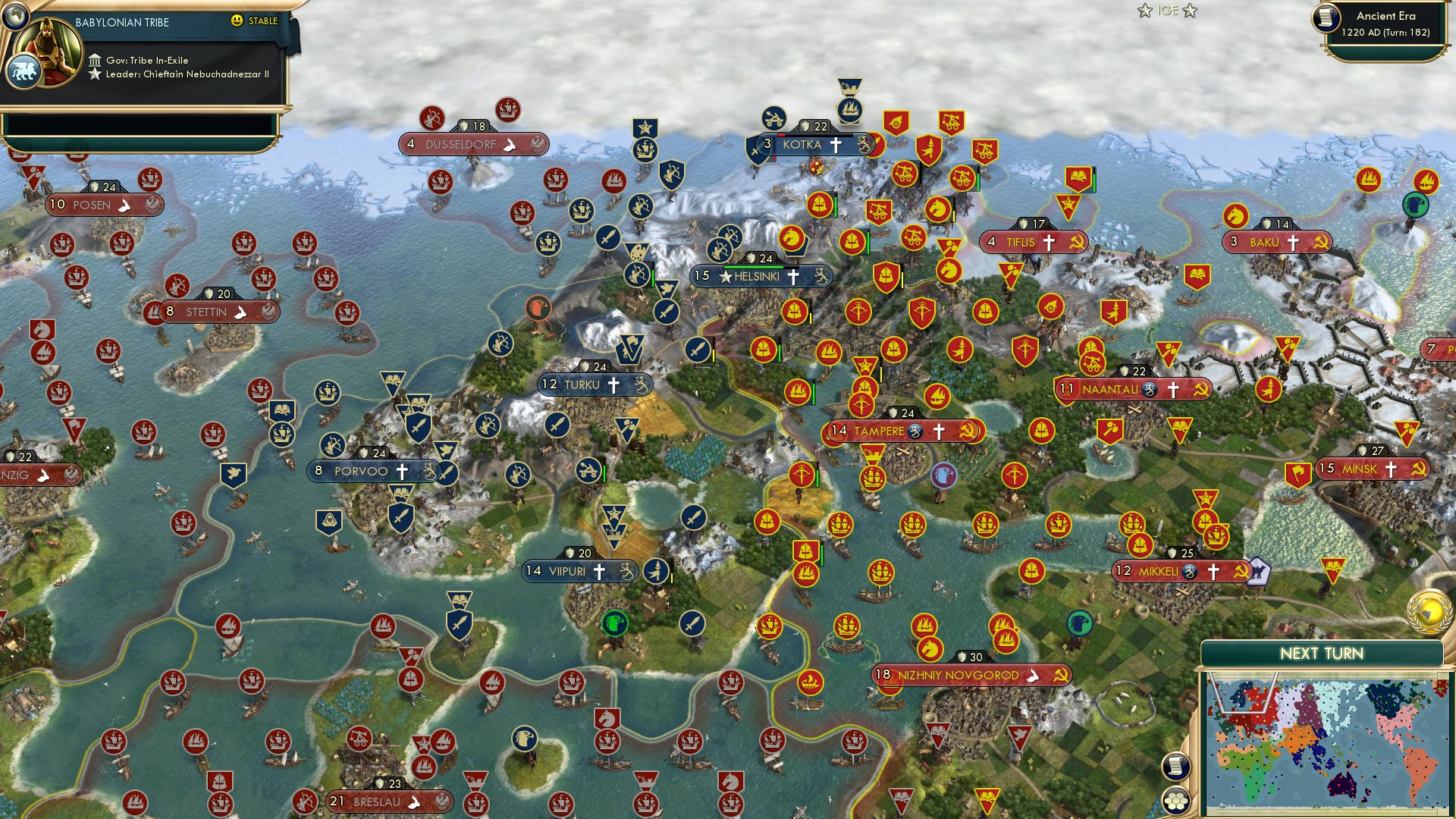Click the STABLE smiley status icon
Viewport: 1456px width, 819px height.
click(x=237, y=21)
